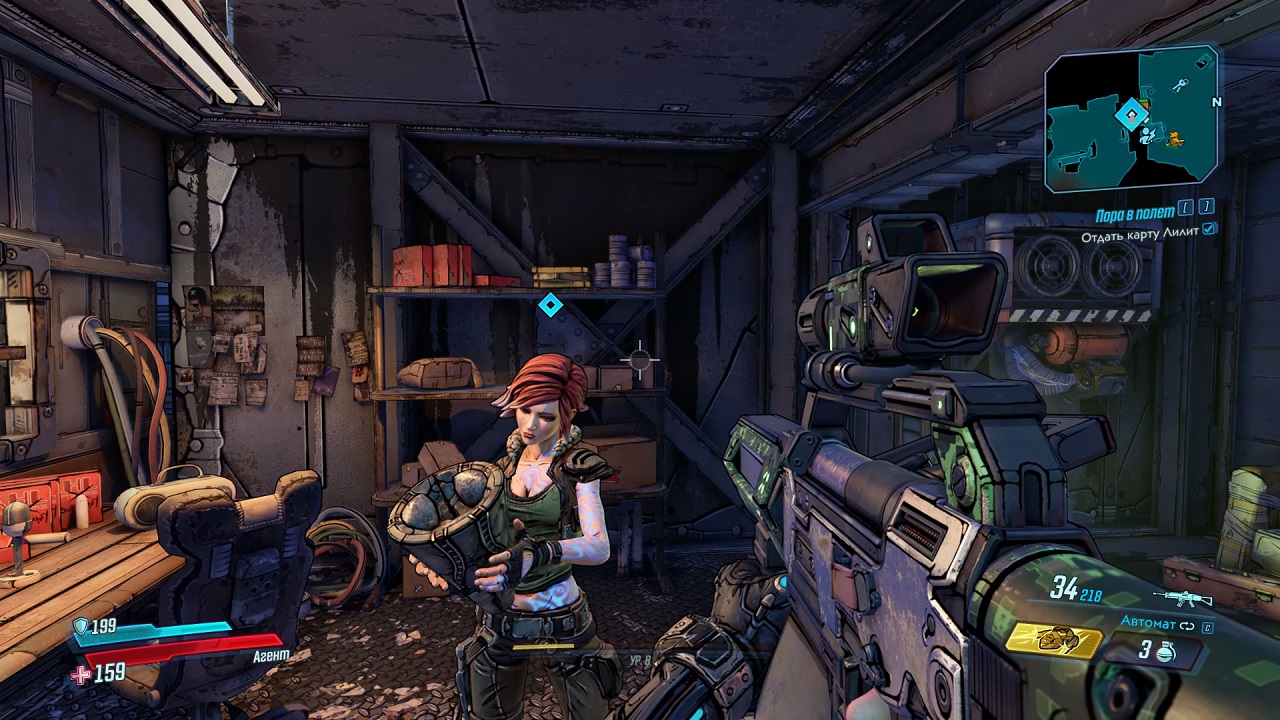Select the assault rifle weapon icon

point(1182,599)
